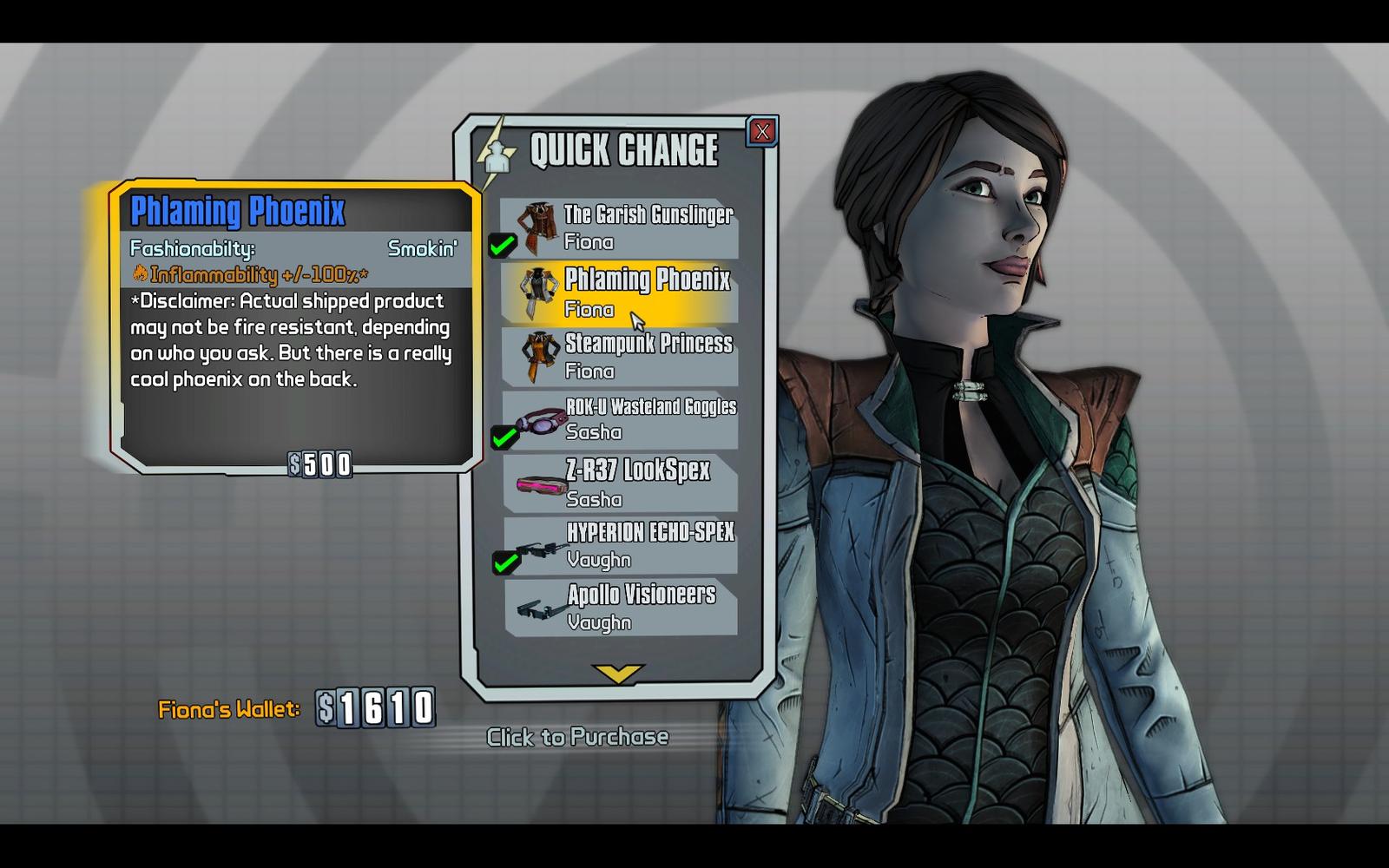
Task: Select ROK-U Wasteland Goggles for Sasha
Action: [620, 419]
